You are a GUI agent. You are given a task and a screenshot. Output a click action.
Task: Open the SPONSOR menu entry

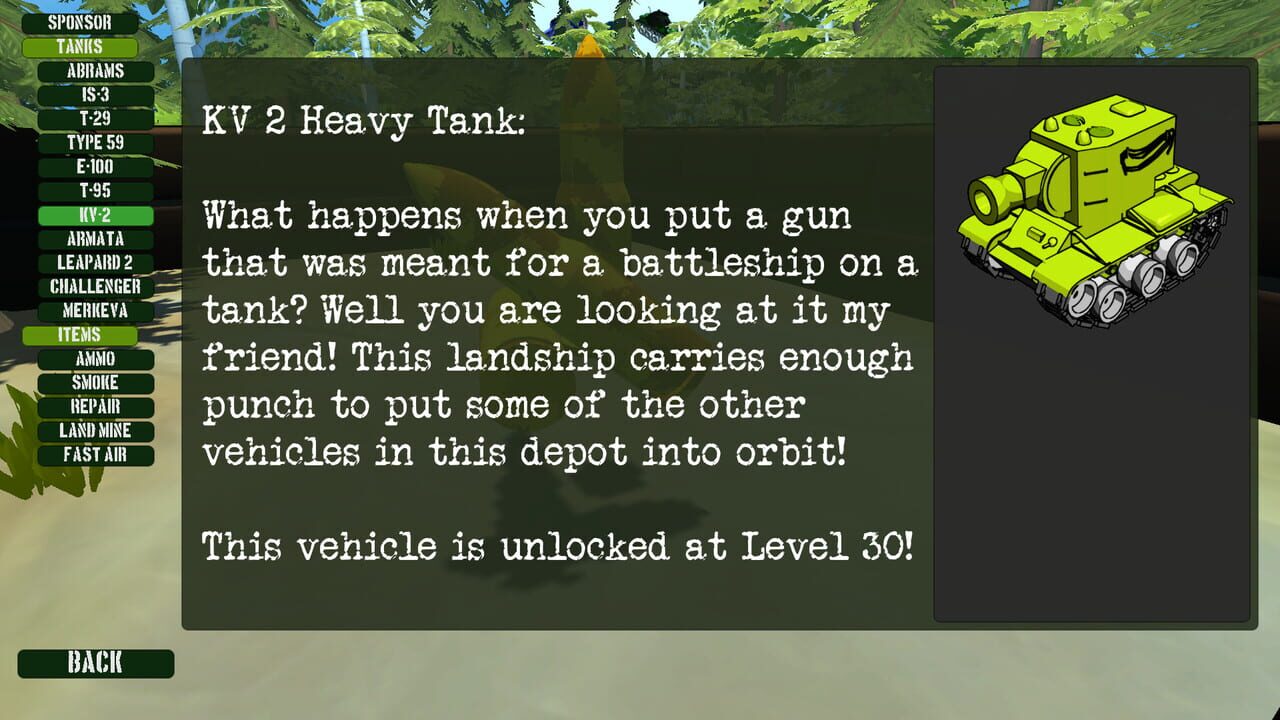click(82, 21)
